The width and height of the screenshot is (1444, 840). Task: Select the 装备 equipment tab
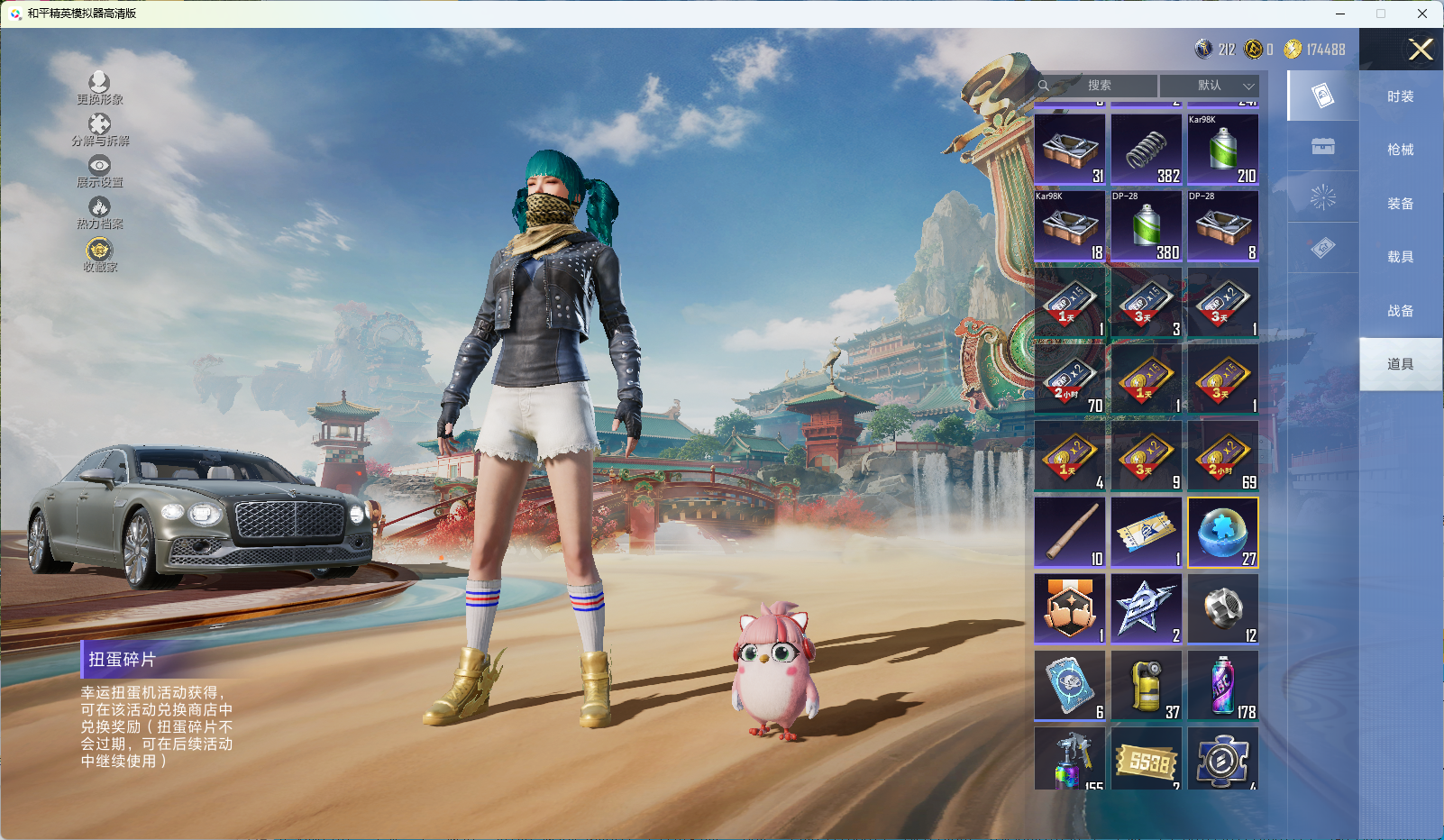click(1400, 204)
